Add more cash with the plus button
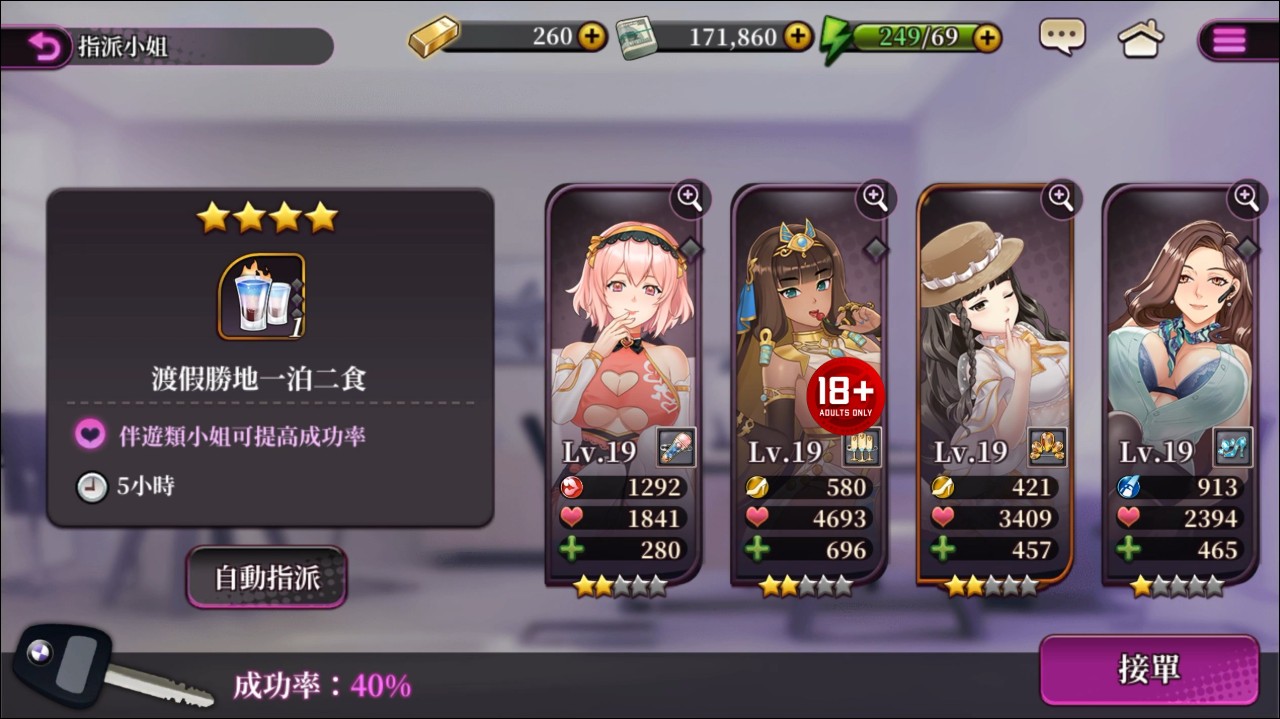Viewport: 1280px width, 719px height. [x=797, y=37]
